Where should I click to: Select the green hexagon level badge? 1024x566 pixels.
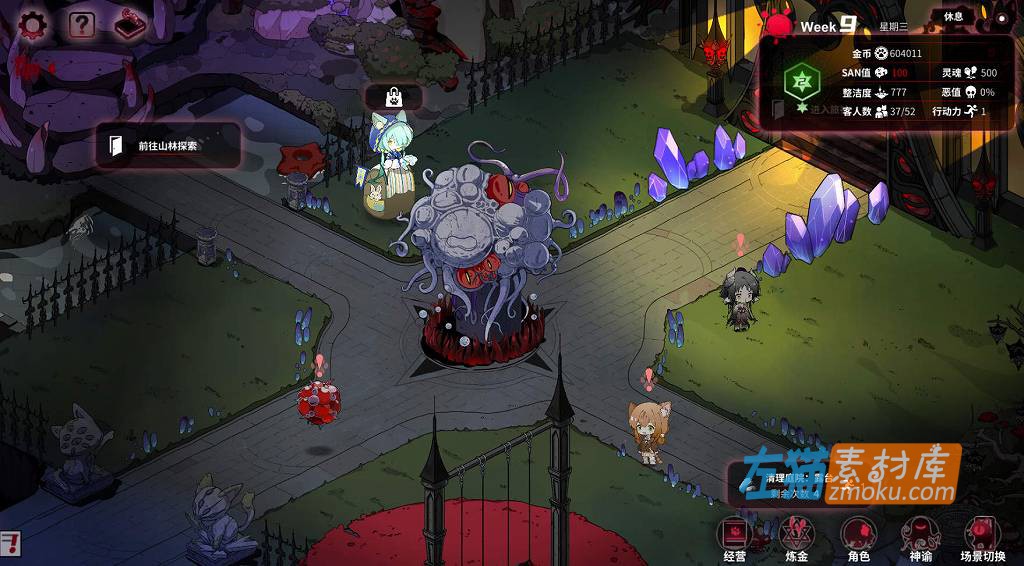pos(799,79)
